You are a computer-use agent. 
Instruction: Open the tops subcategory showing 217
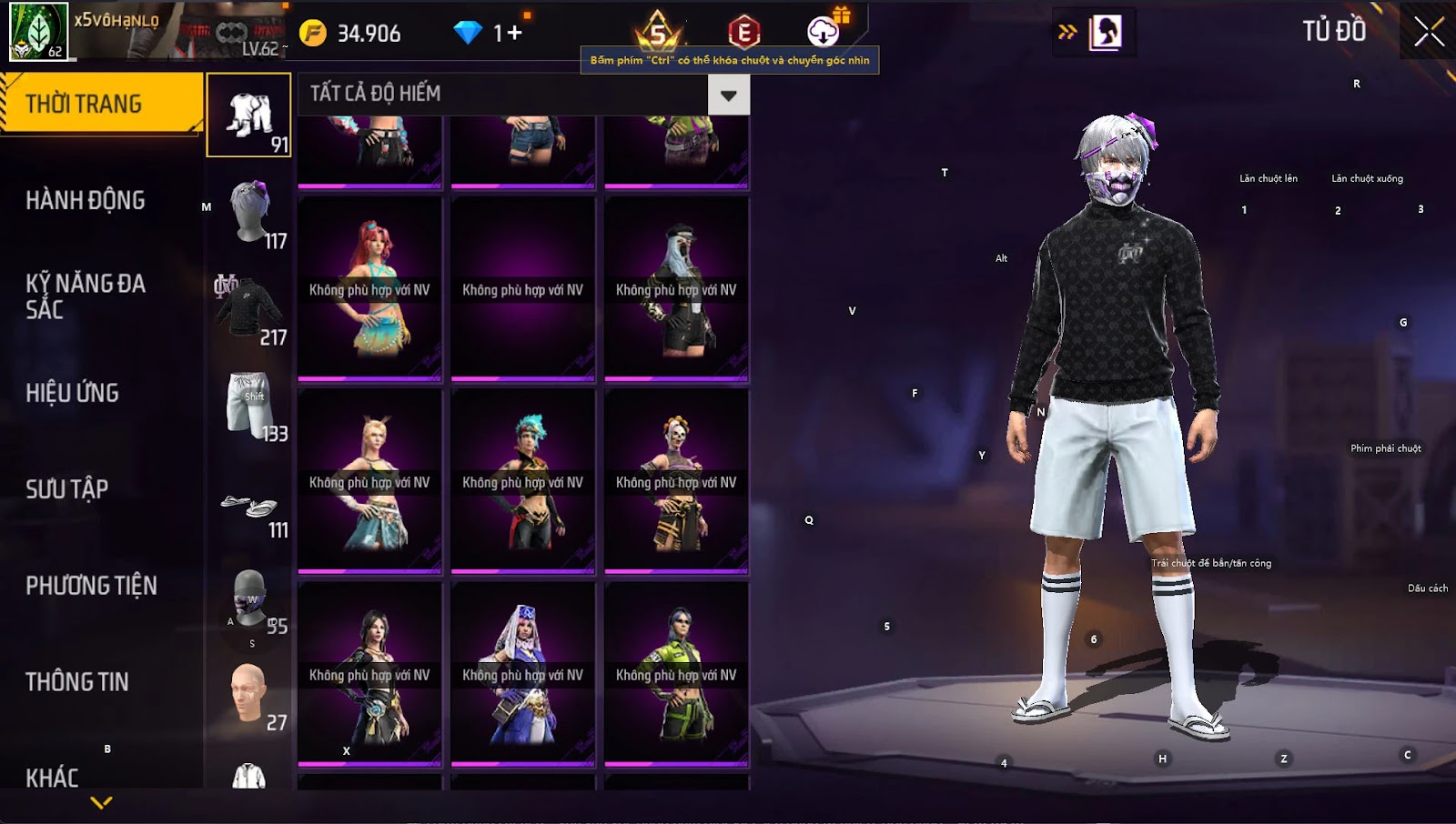tap(249, 308)
